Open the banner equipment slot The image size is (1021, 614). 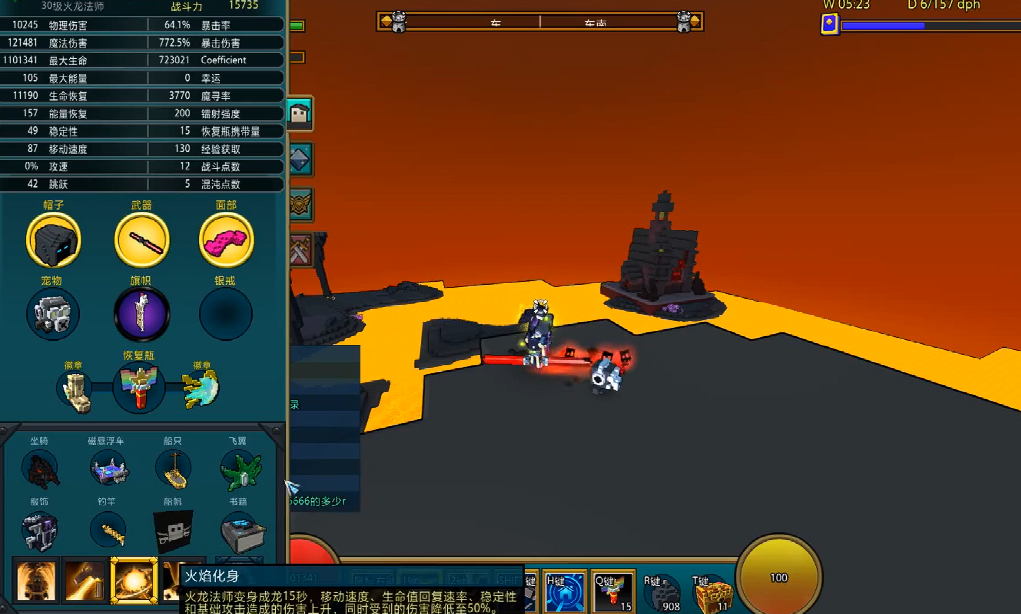(x=141, y=314)
